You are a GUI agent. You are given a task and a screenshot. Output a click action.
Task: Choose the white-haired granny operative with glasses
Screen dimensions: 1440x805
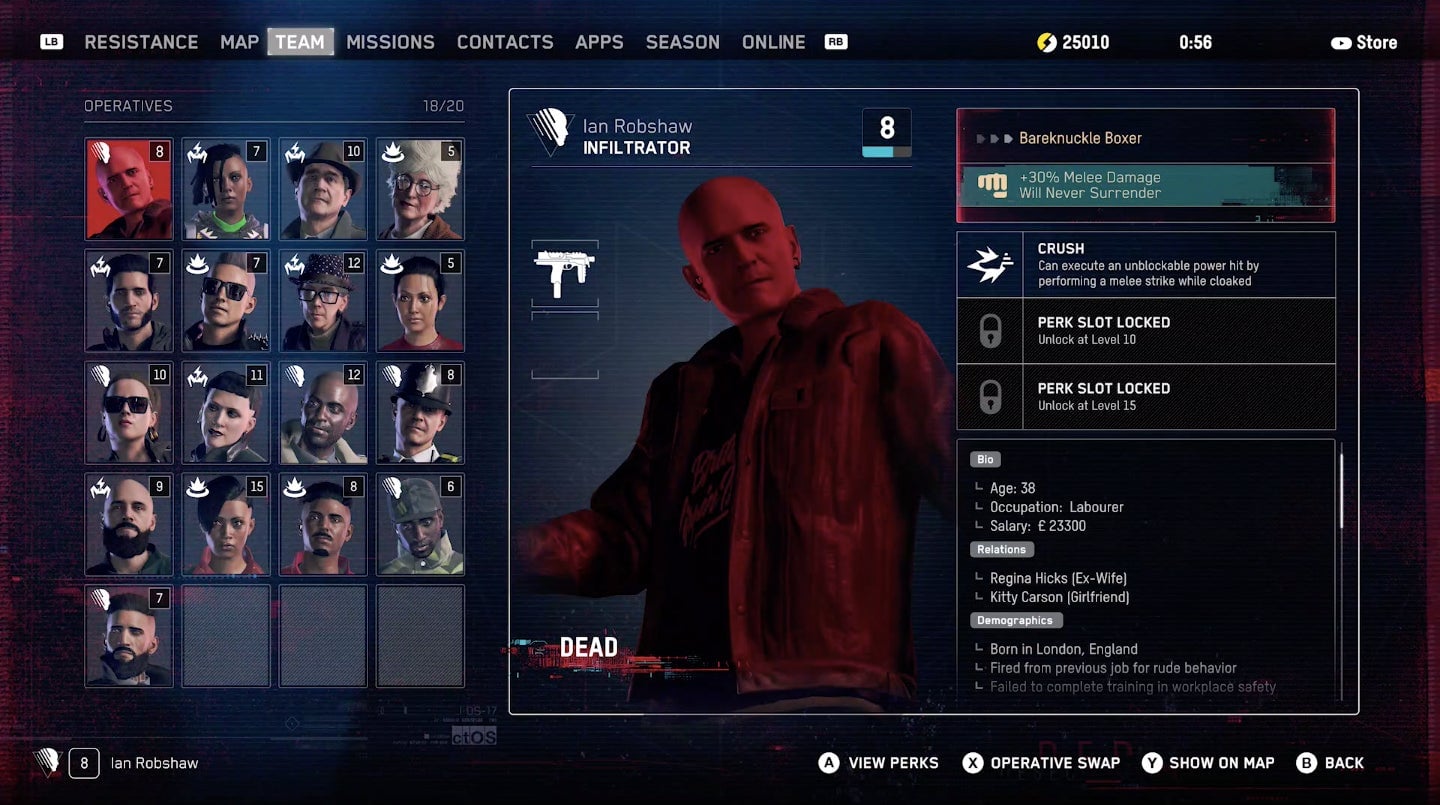(x=420, y=189)
